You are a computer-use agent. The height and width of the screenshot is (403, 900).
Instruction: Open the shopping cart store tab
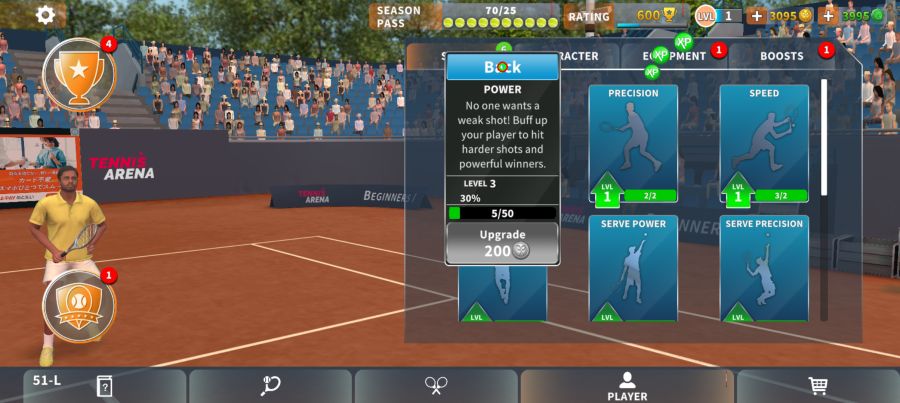(818, 386)
